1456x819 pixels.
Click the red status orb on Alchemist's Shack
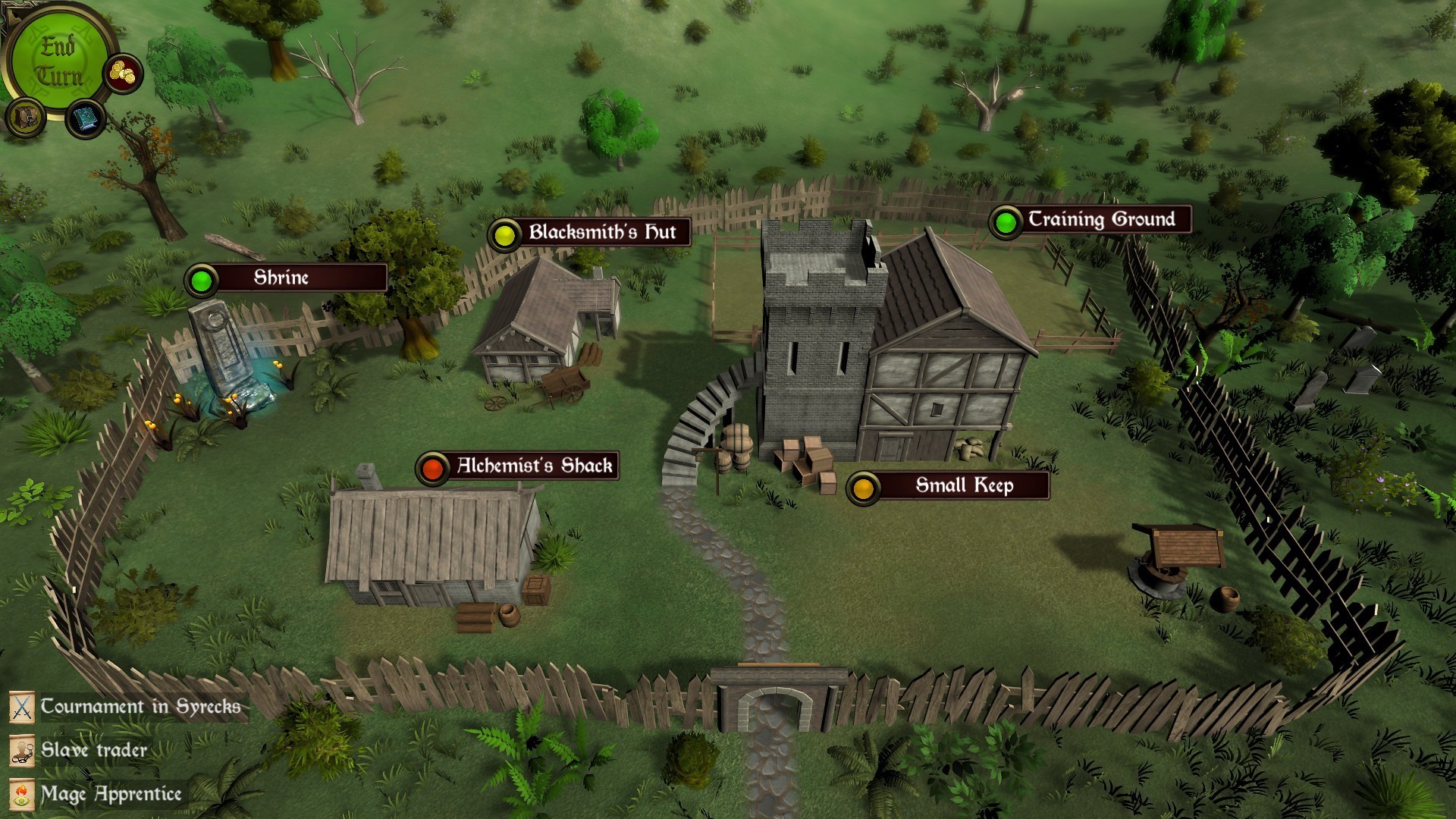(434, 467)
